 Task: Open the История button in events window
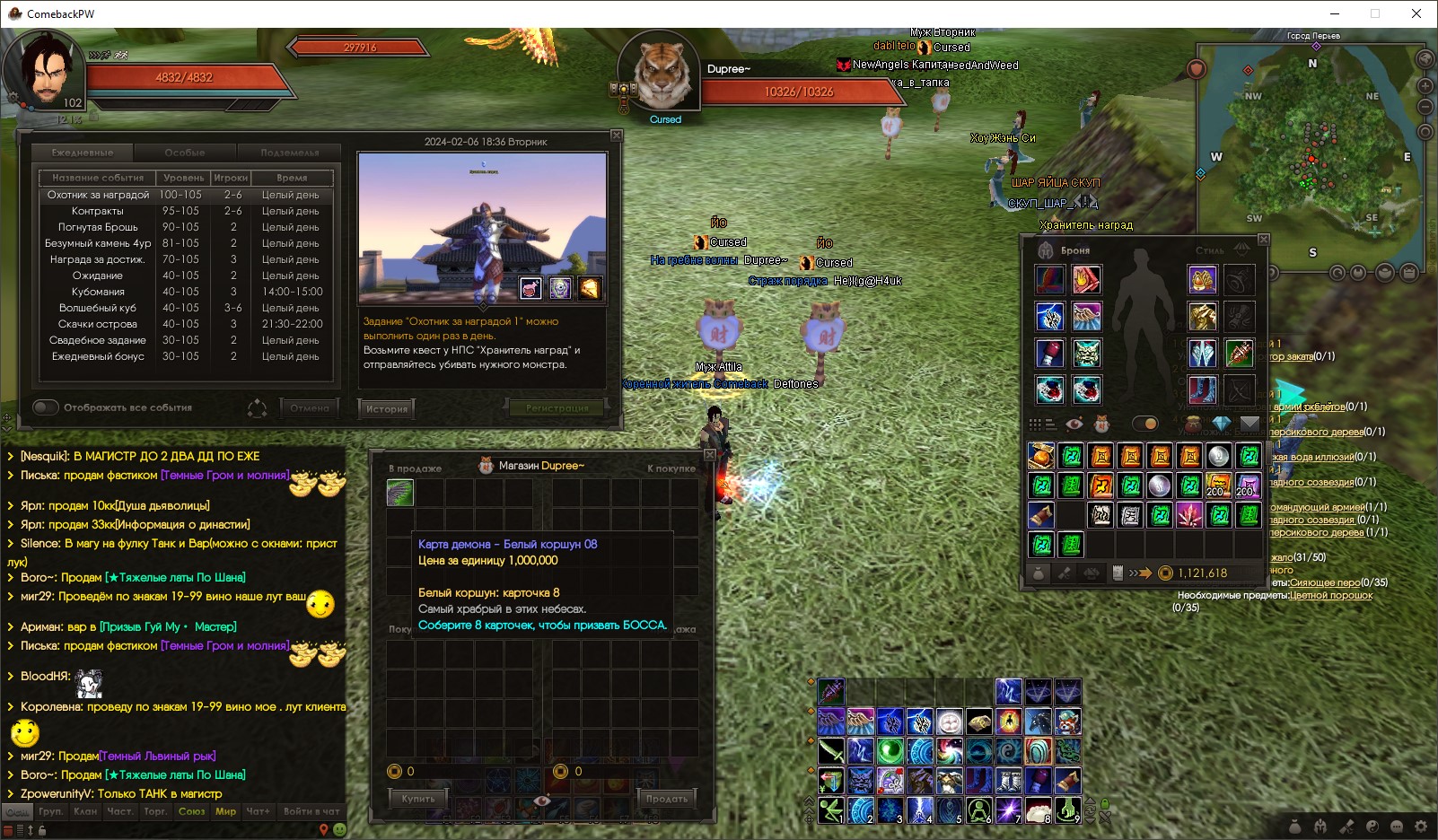[386, 409]
